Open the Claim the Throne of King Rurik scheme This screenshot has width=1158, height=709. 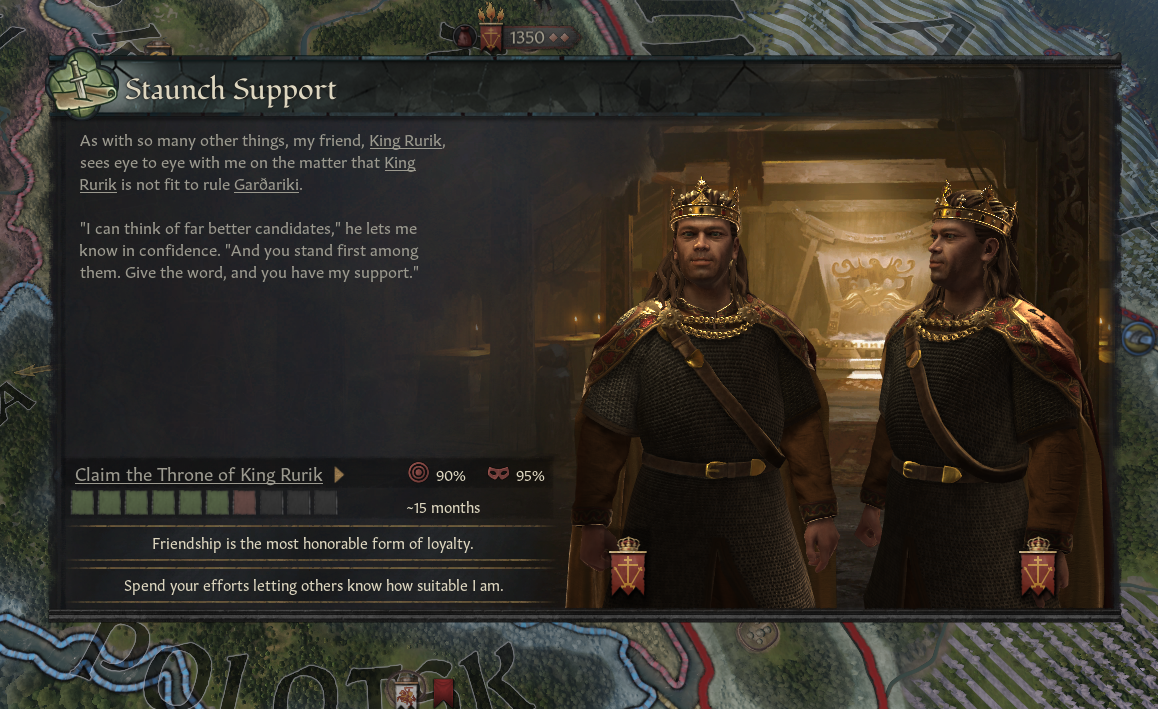pyautogui.click(x=198, y=475)
